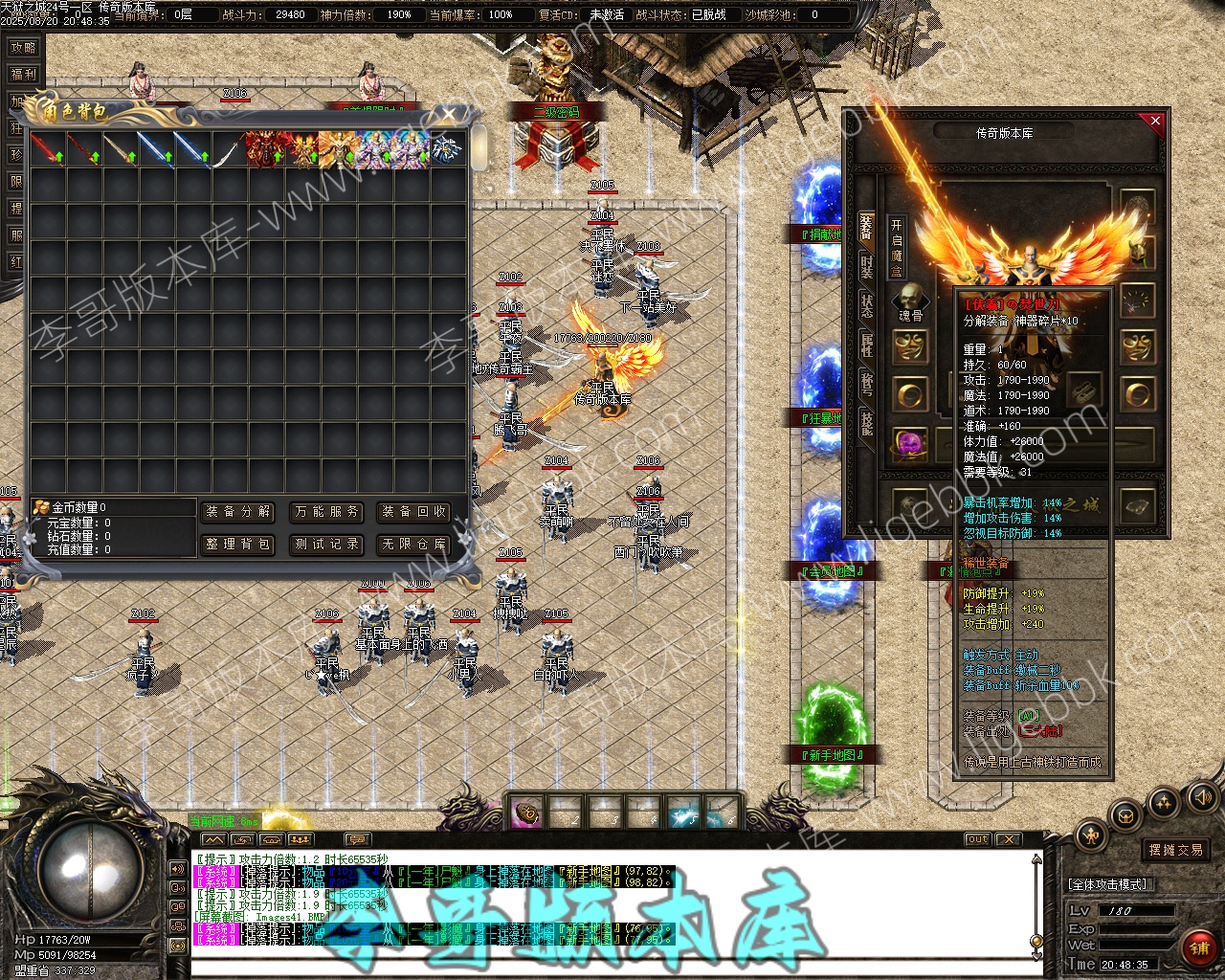Open the 万能服务 all-purpose service

[327, 512]
